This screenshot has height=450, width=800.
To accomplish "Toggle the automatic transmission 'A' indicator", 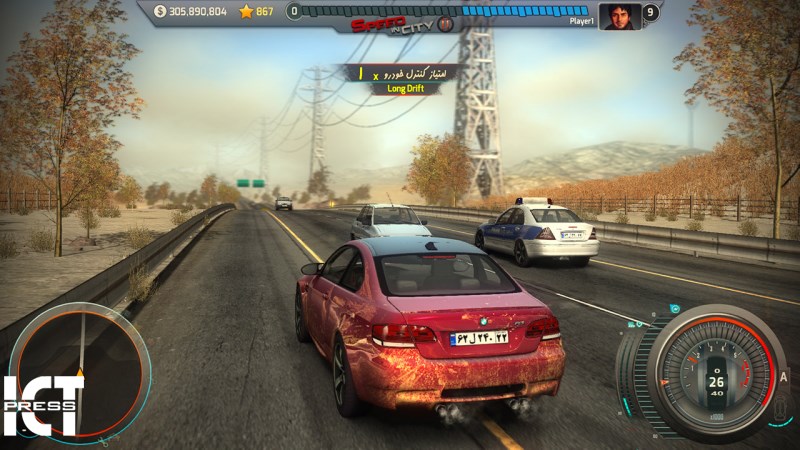I will point(784,376).
